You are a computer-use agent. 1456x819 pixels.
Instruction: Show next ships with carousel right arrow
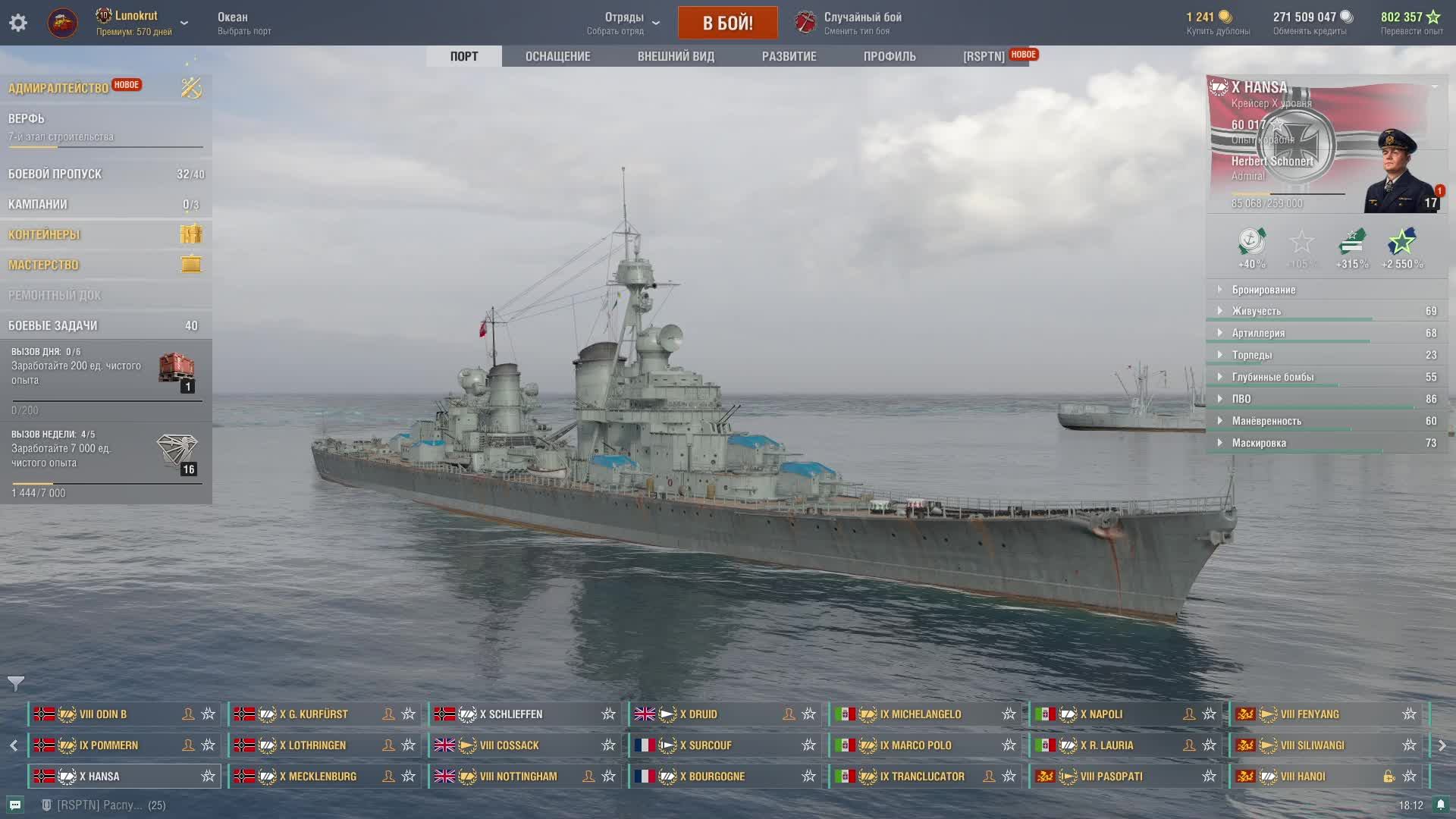[1442, 745]
